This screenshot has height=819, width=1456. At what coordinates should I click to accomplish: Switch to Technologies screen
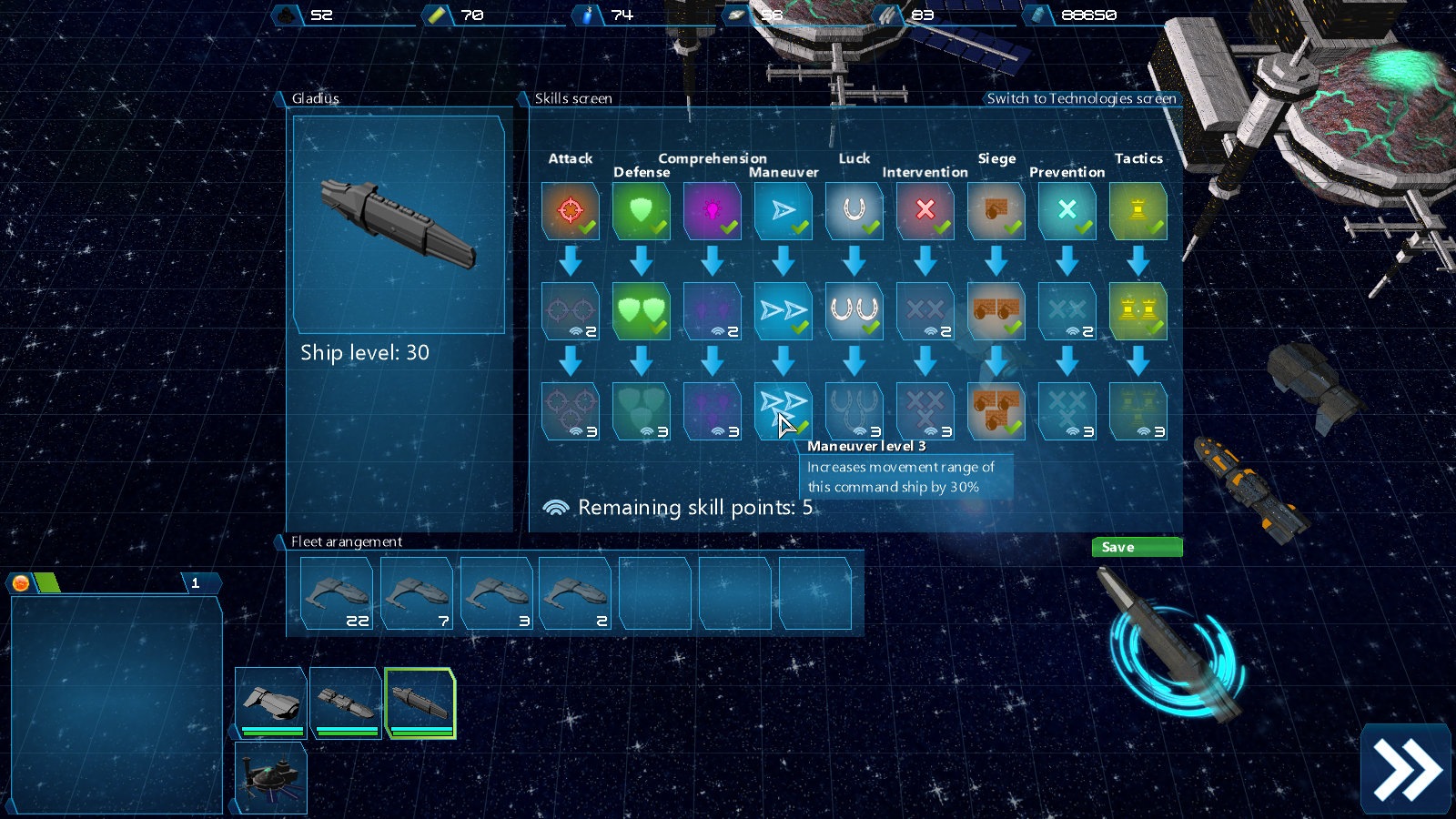(x=1081, y=98)
